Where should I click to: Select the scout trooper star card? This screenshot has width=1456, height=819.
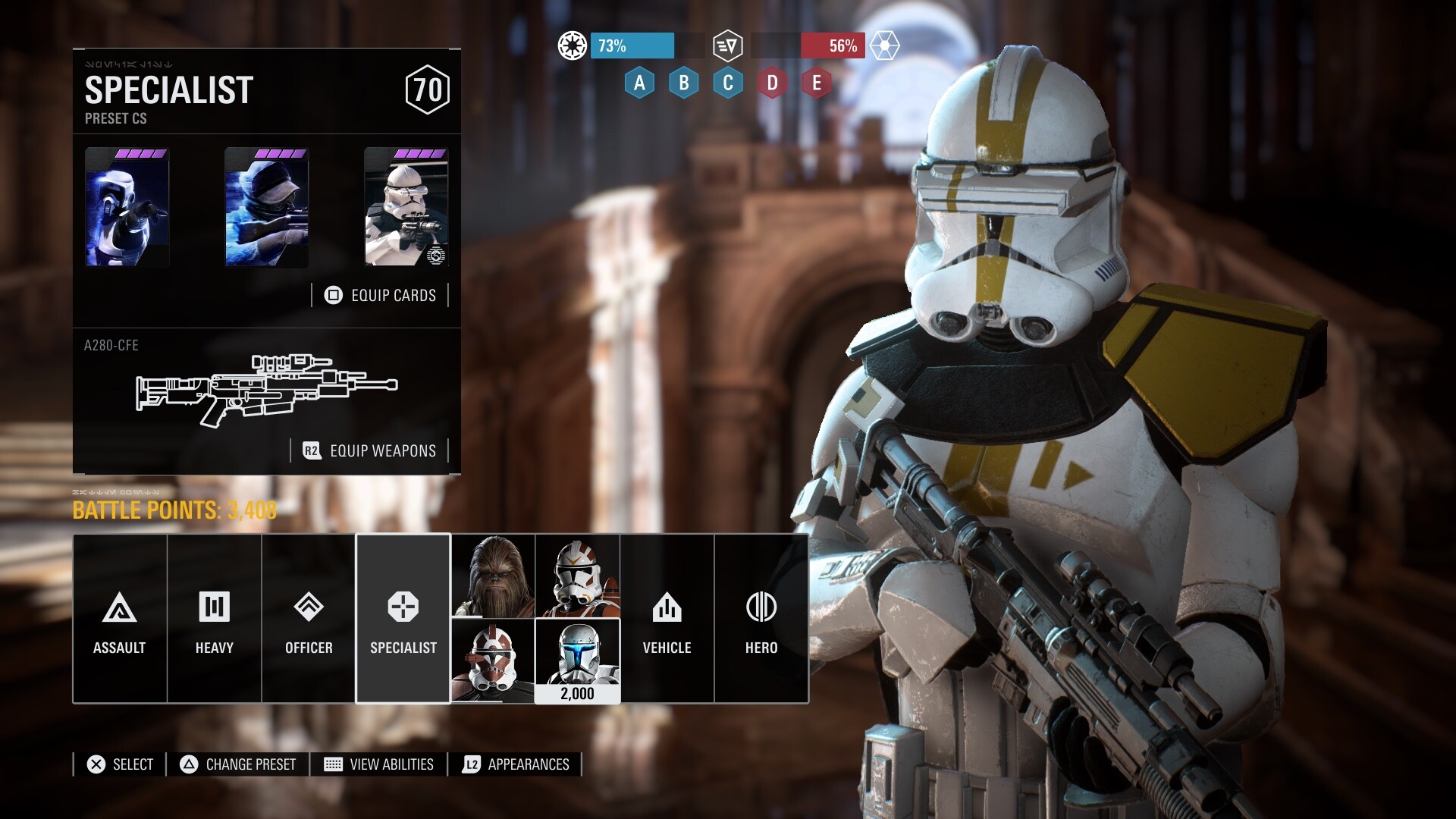click(127, 207)
